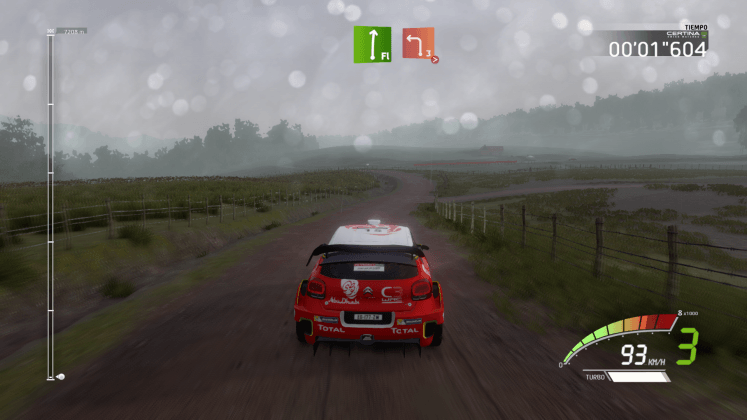
Task: Select the red left-turn 3 pace note icon
Action: tap(419, 44)
